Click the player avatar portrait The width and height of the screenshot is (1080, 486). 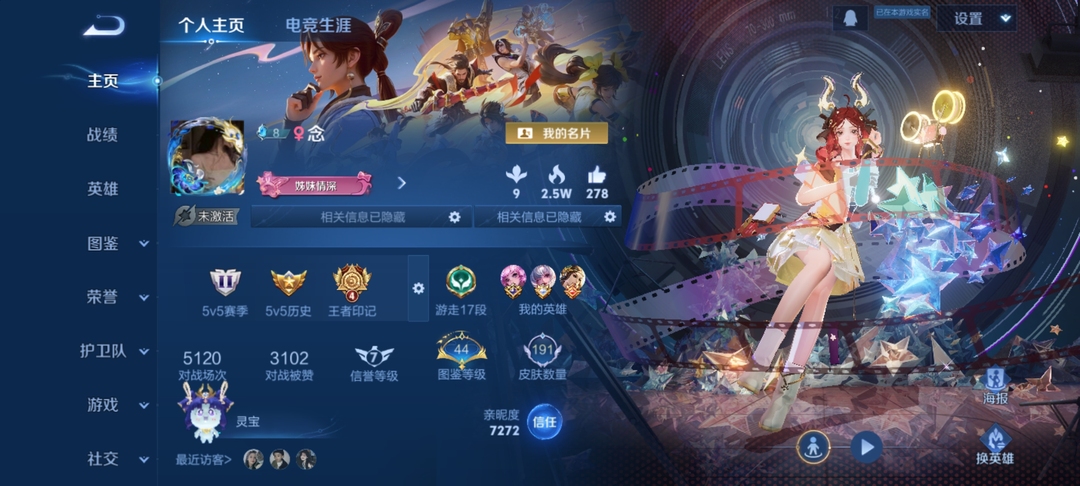pos(207,159)
